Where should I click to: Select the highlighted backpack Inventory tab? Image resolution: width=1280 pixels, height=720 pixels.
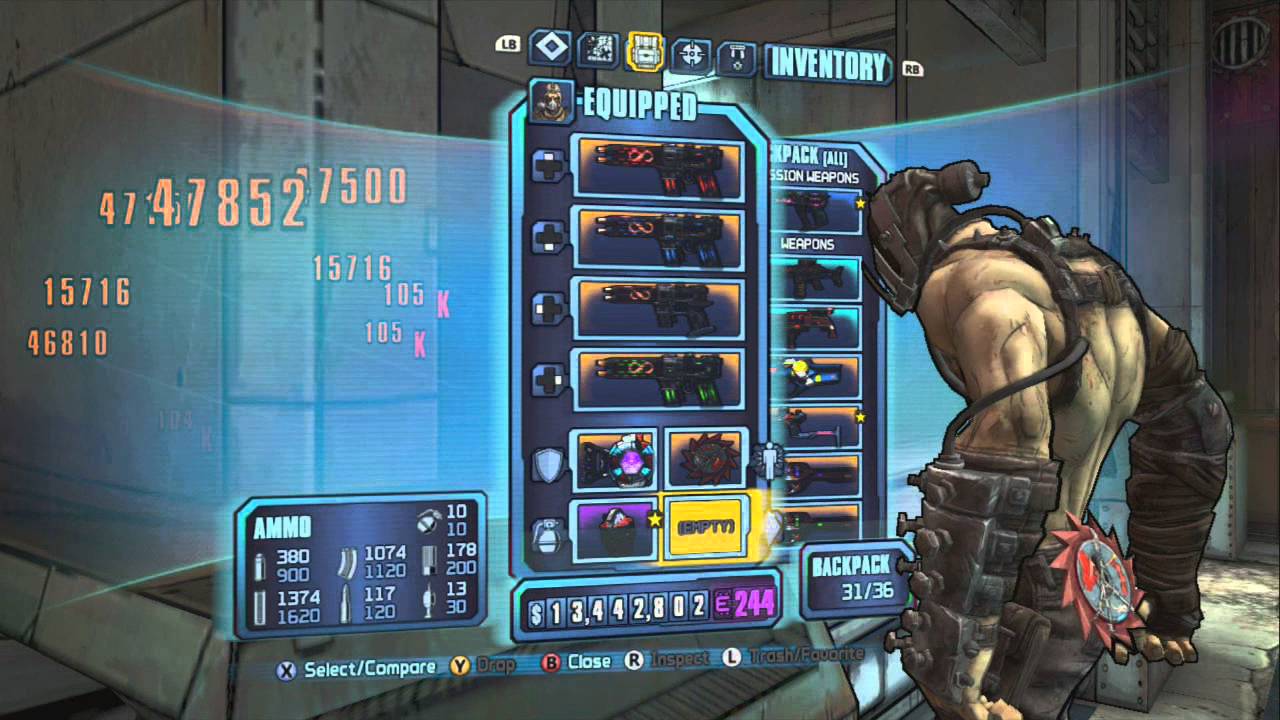pyautogui.click(x=646, y=51)
